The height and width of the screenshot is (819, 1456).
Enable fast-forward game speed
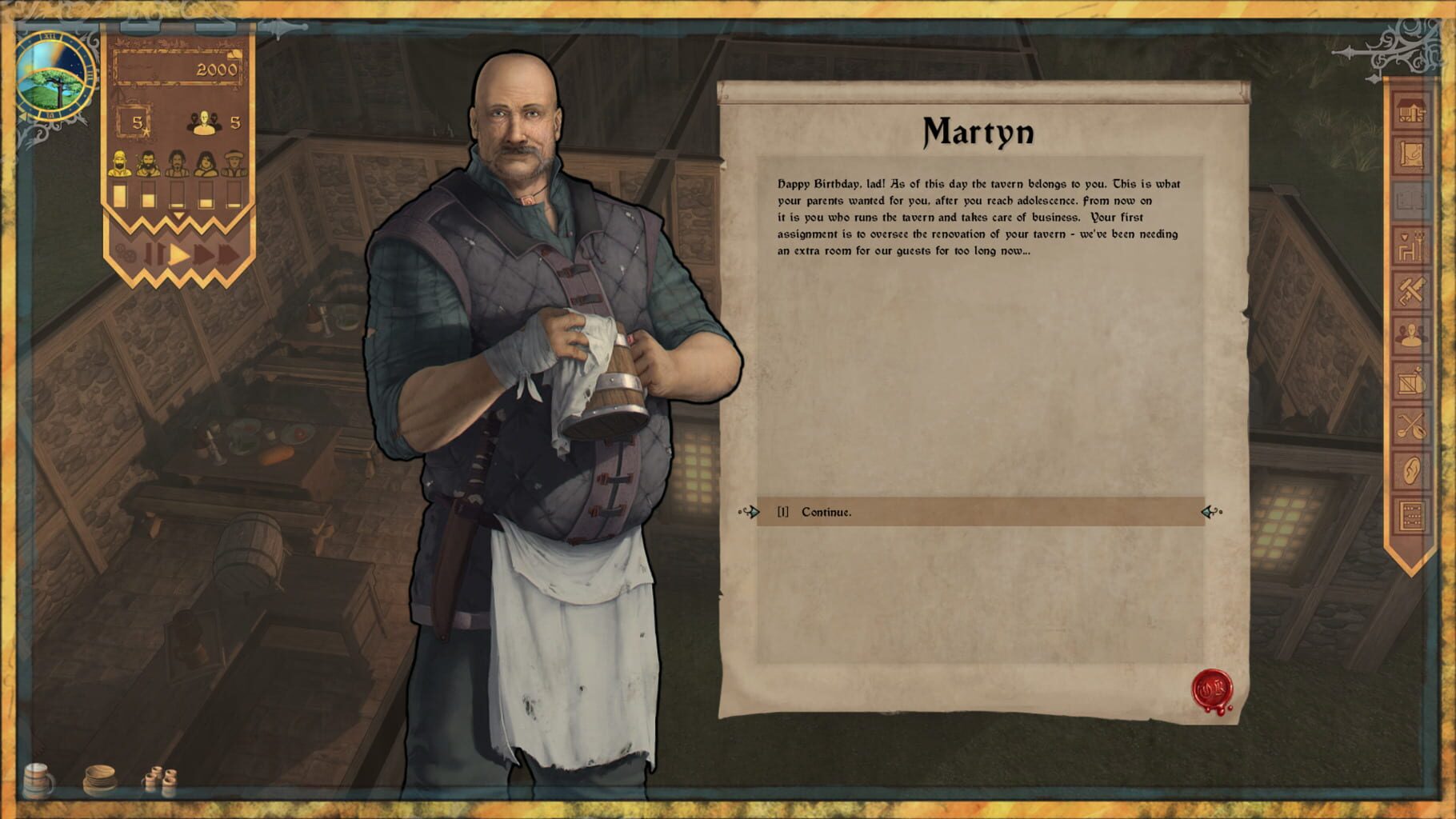pos(202,252)
